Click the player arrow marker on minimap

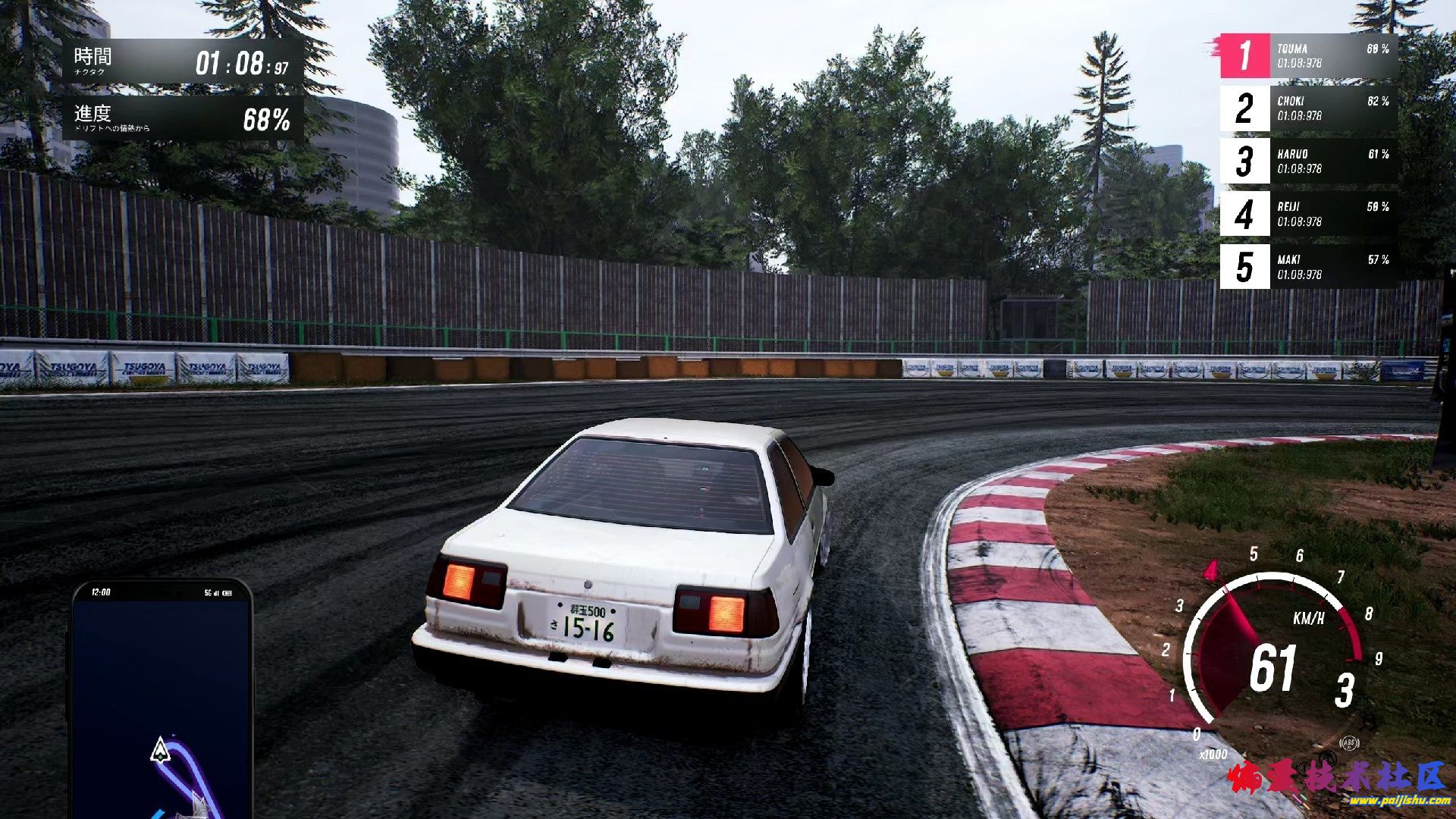[x=159, y=749]
